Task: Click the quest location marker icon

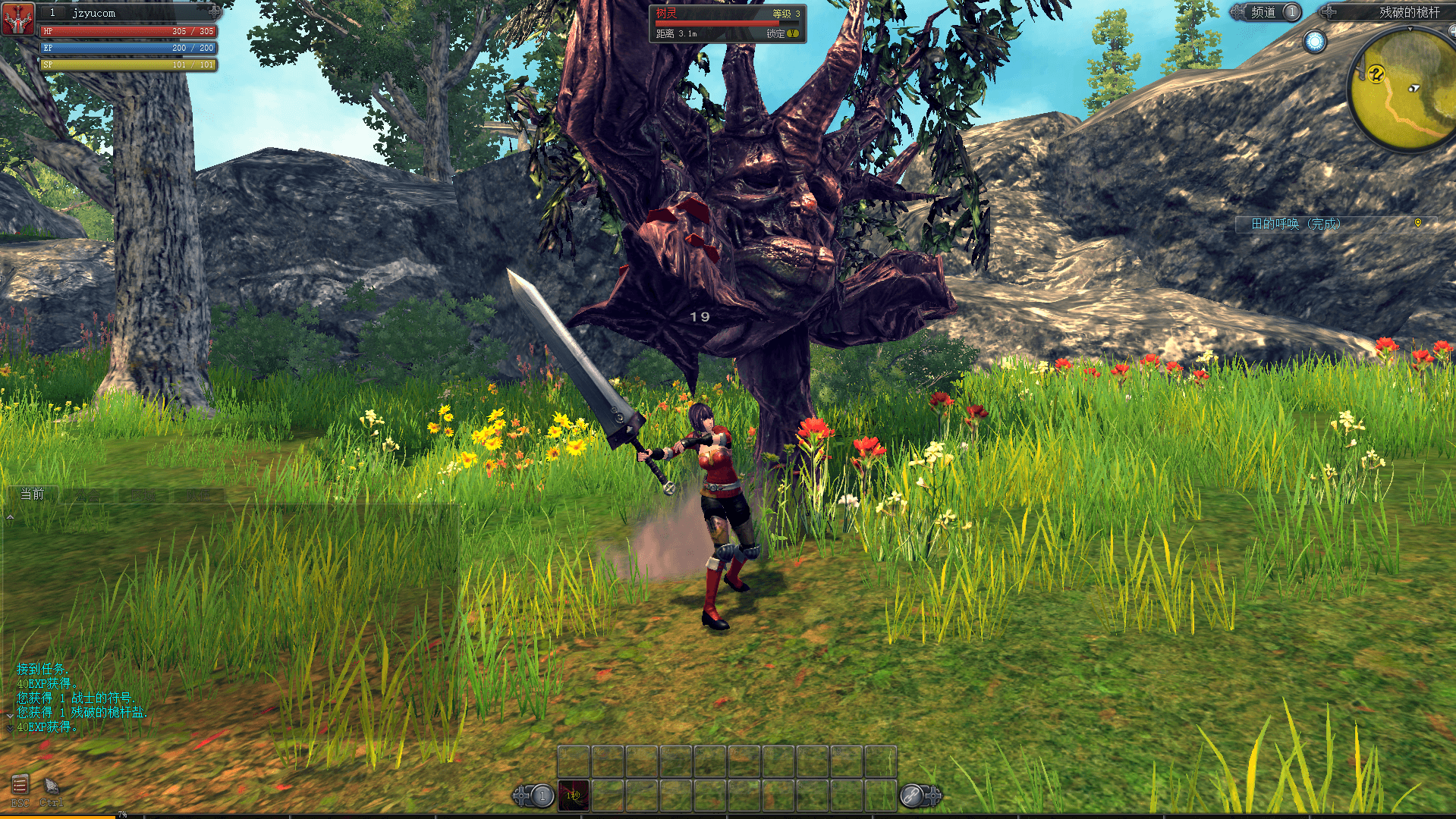Action: (x=1417, y=223)
